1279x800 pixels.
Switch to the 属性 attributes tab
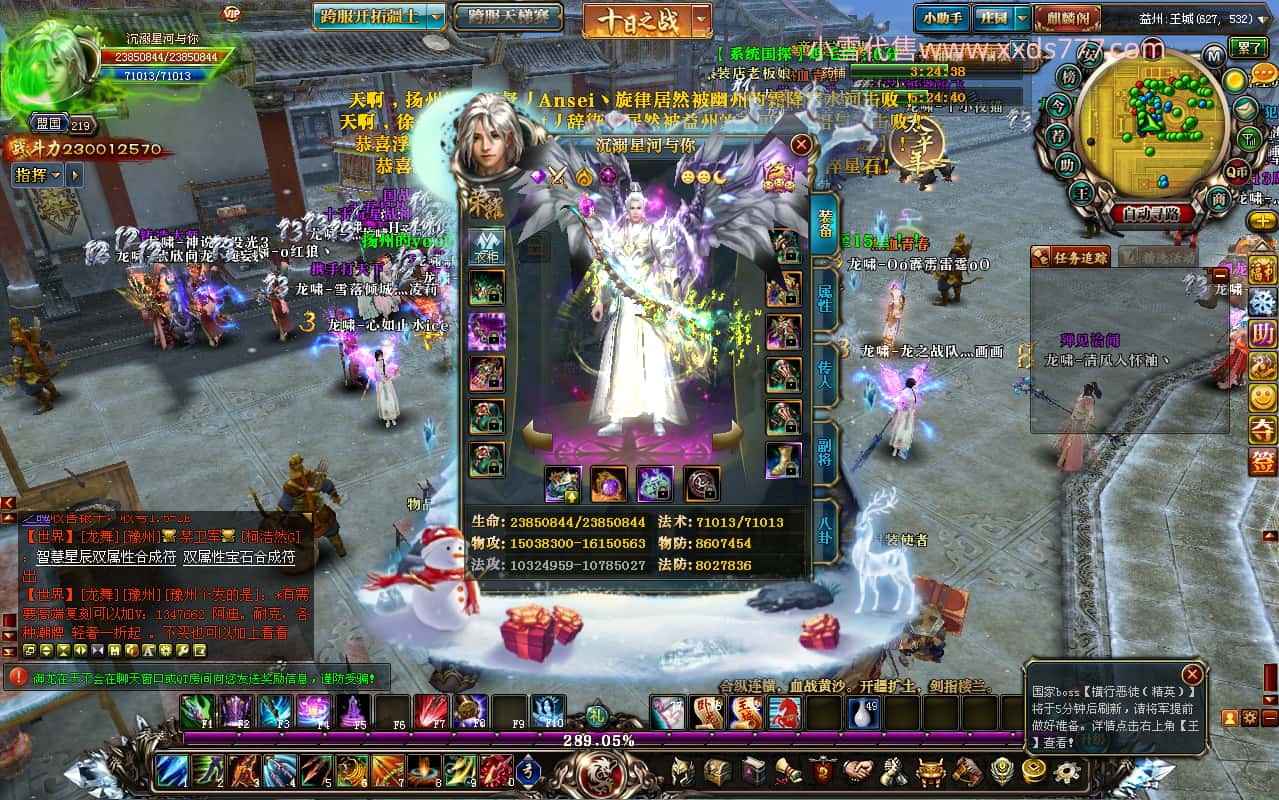coord(825,298)
